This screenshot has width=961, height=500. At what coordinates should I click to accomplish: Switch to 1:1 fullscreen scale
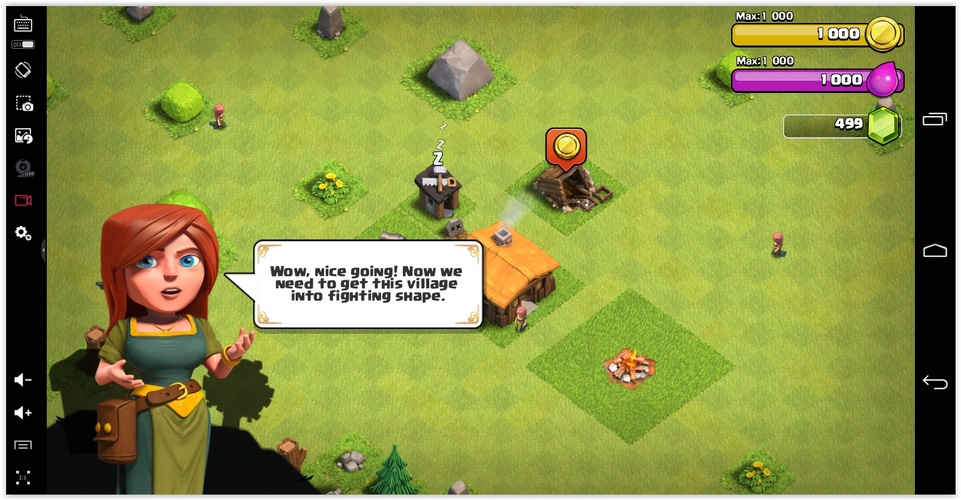pos(23,477)
